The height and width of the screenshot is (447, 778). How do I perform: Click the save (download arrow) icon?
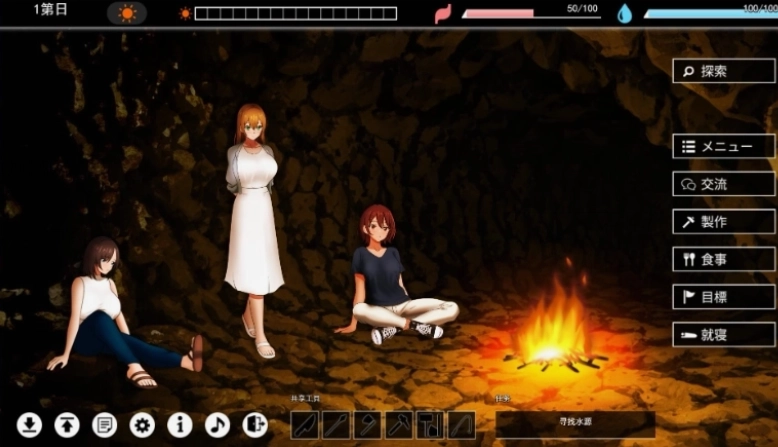[29, 425]
